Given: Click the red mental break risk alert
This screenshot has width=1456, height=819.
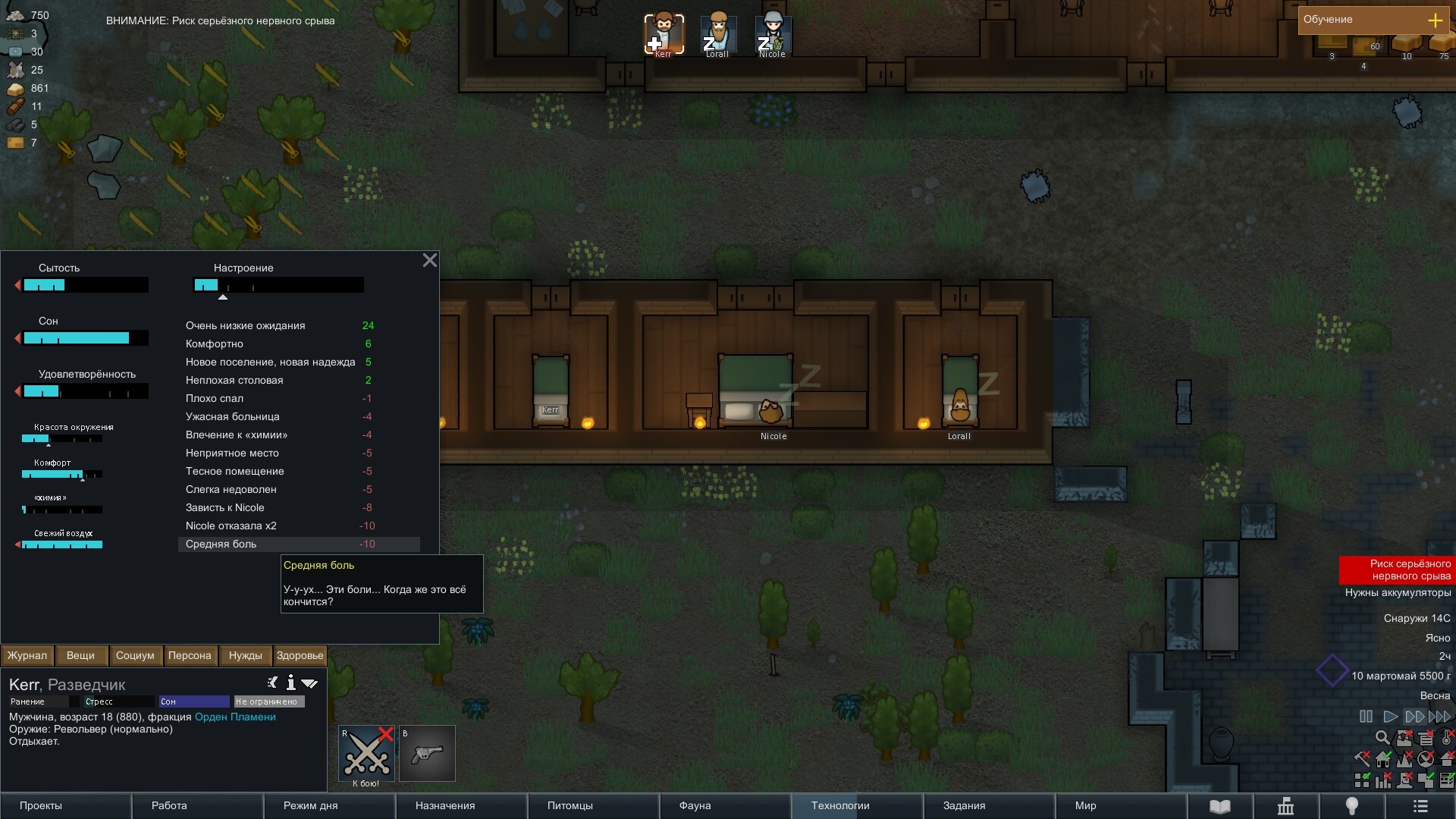Looking at the screenshot, I should click(x=1397, y=570).
